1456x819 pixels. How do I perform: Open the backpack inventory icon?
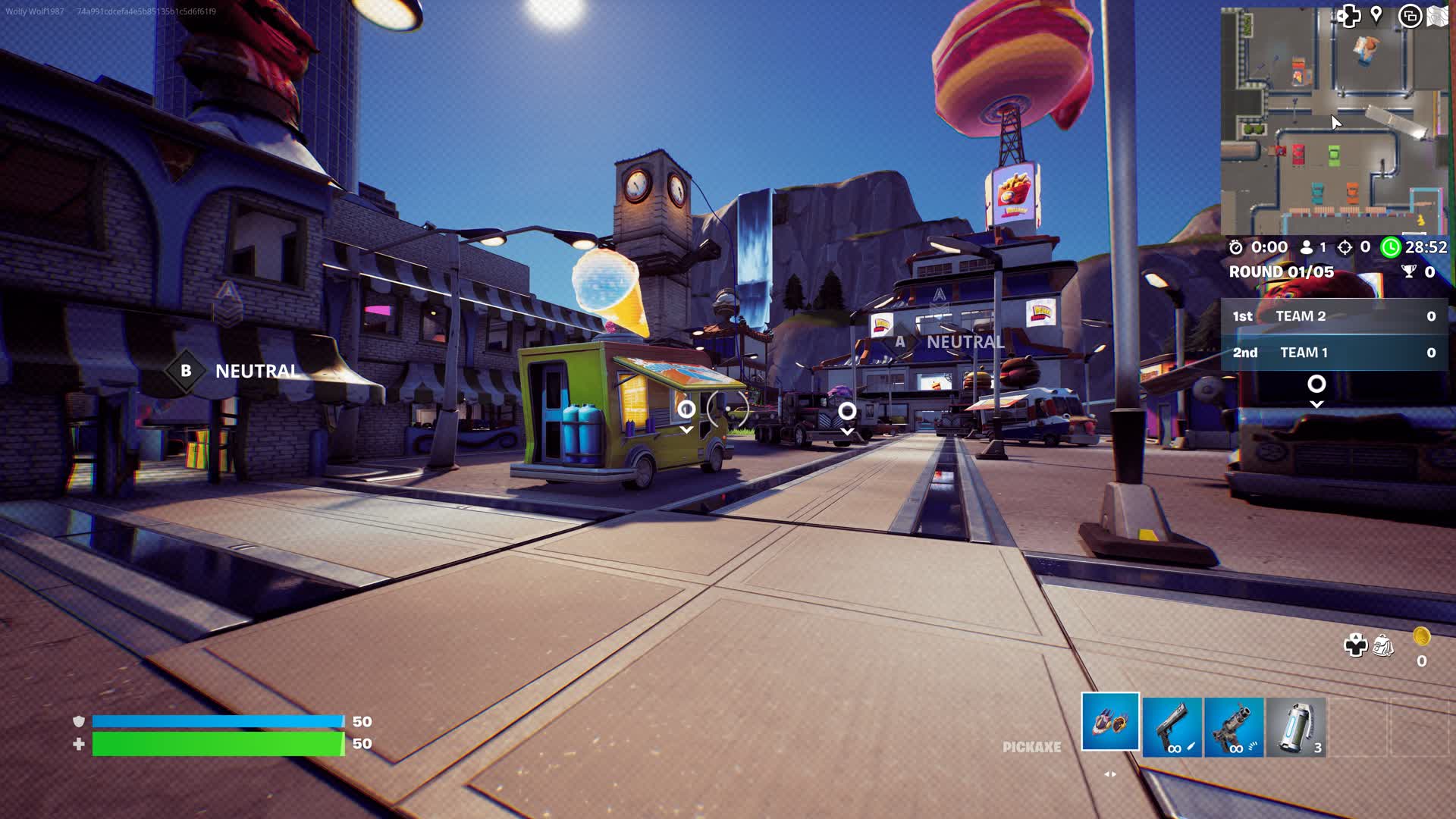coord(1383,646)
